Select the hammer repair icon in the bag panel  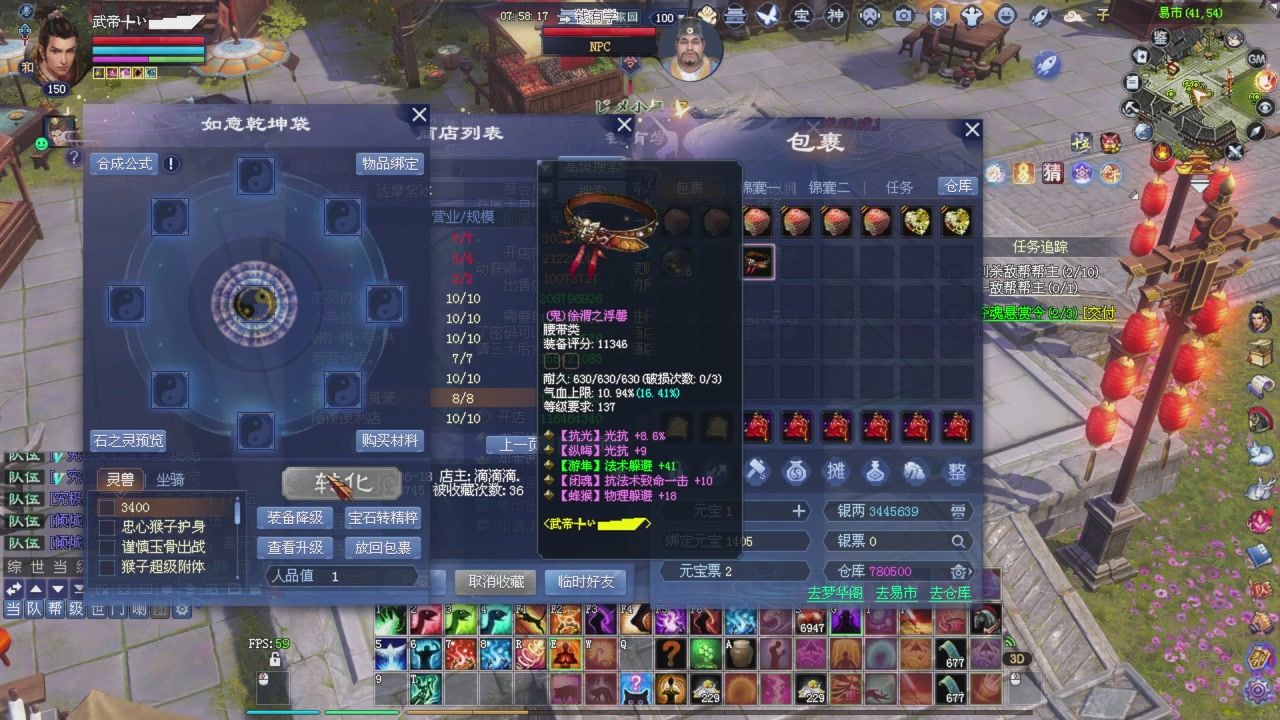pyautogui.click(x=757, y=471)
